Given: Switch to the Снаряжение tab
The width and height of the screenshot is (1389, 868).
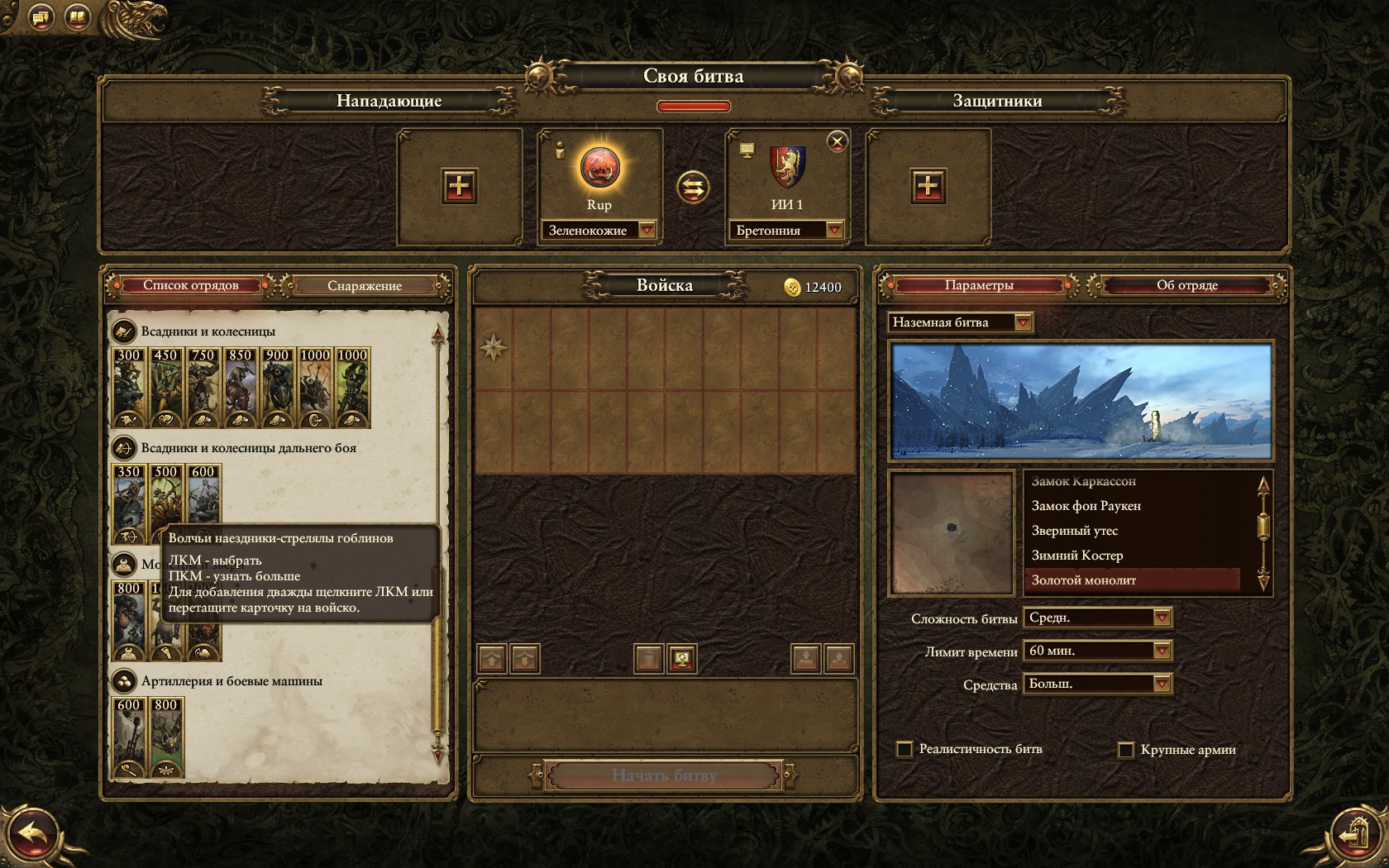Looking at the screenshot, I should pos(364,286).
